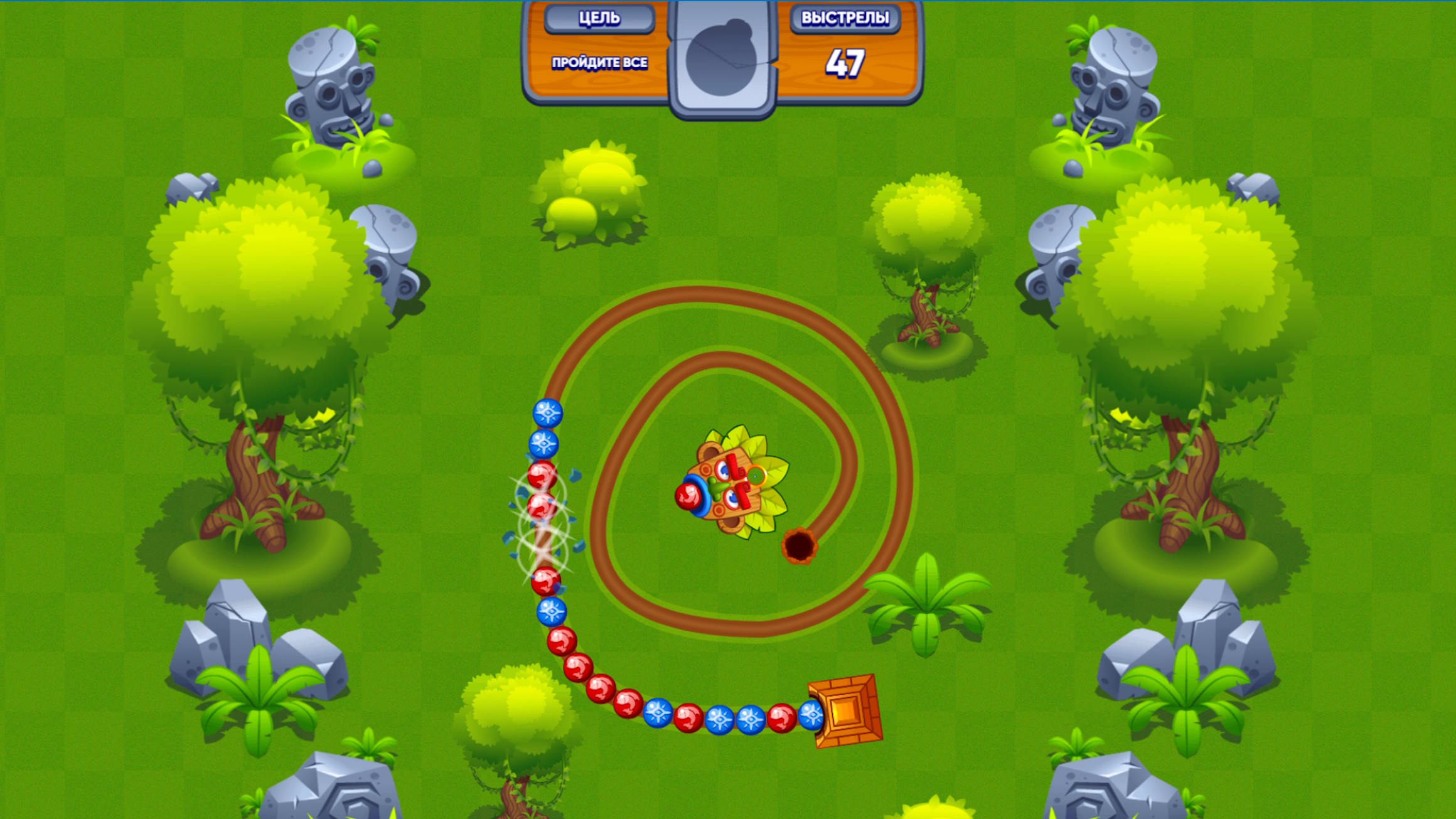Click the shots counter showing 47

847,61
